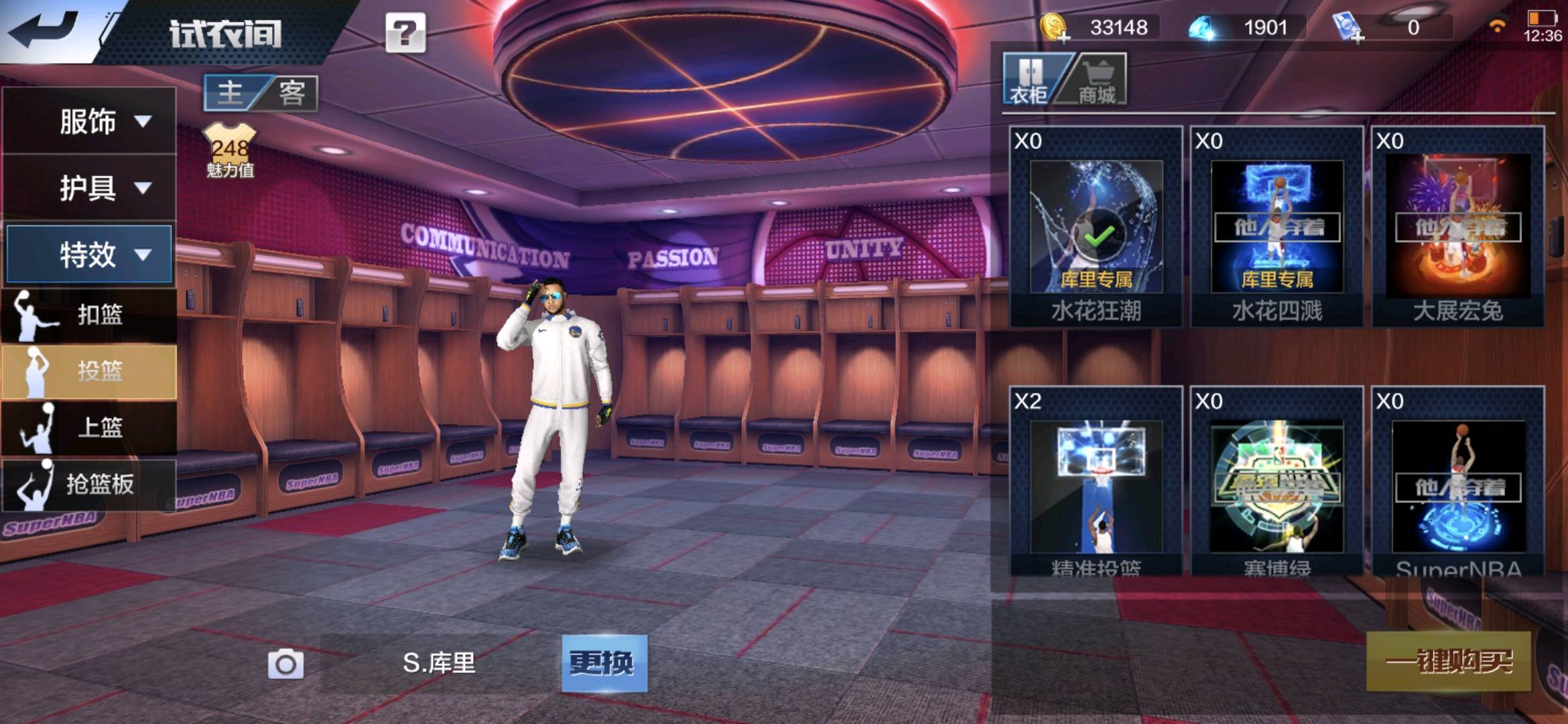1568x724 pixels.
Task: Switch to home jersey 主 toggle
Action: (x=231, y=93)
